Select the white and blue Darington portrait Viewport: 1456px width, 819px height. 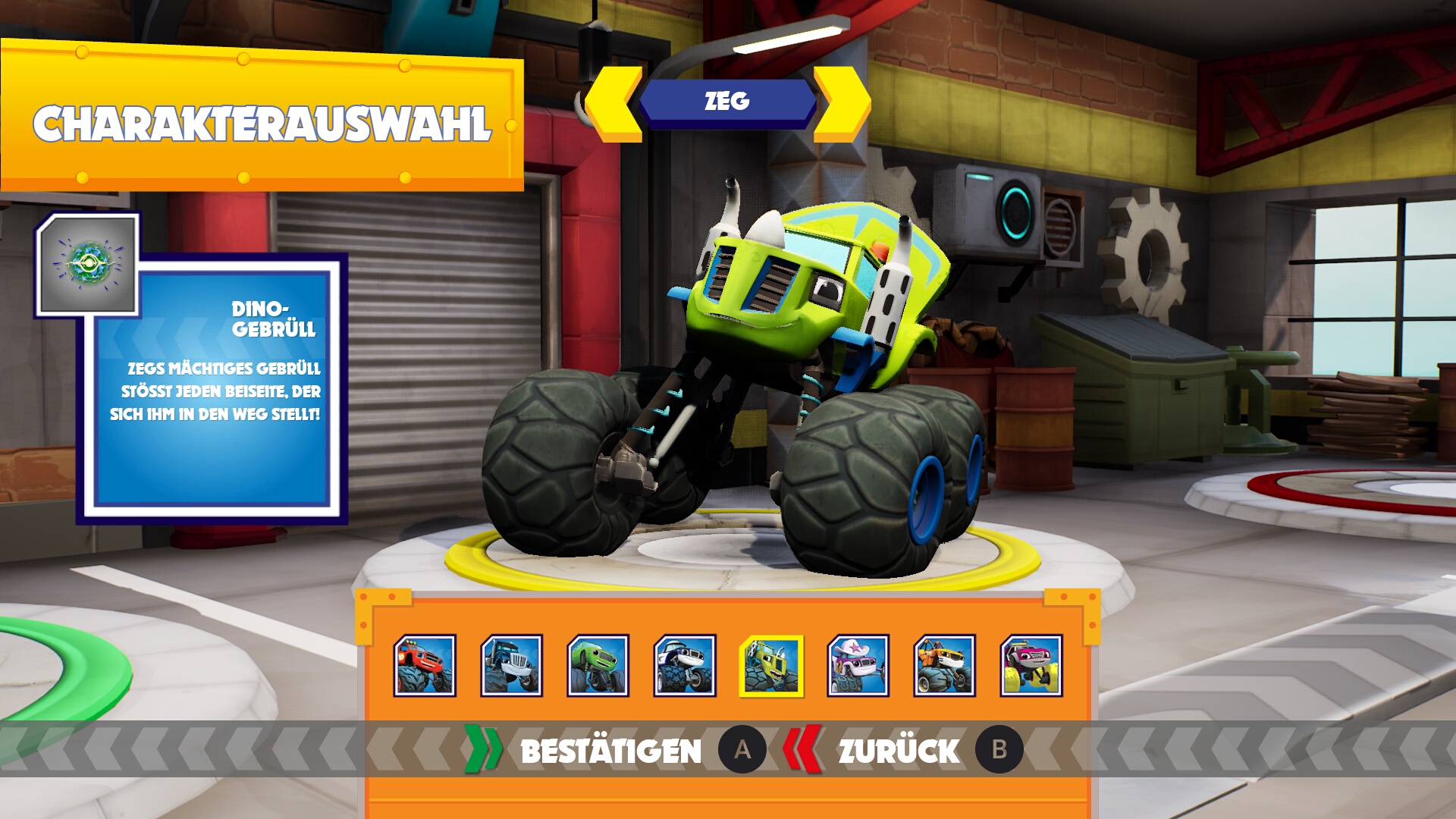[x=684, y=666]
